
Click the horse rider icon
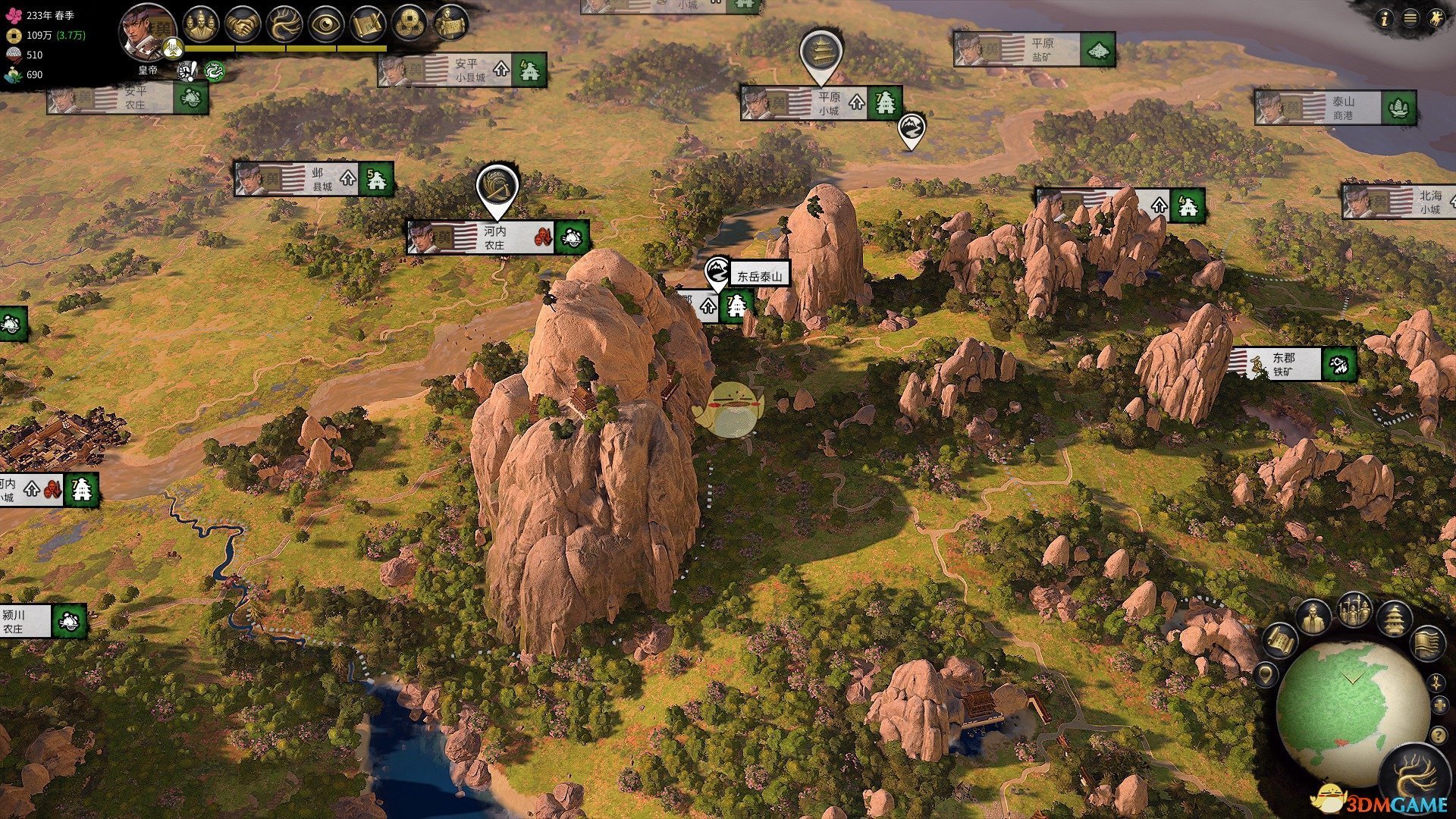[x=1436, y=19]
